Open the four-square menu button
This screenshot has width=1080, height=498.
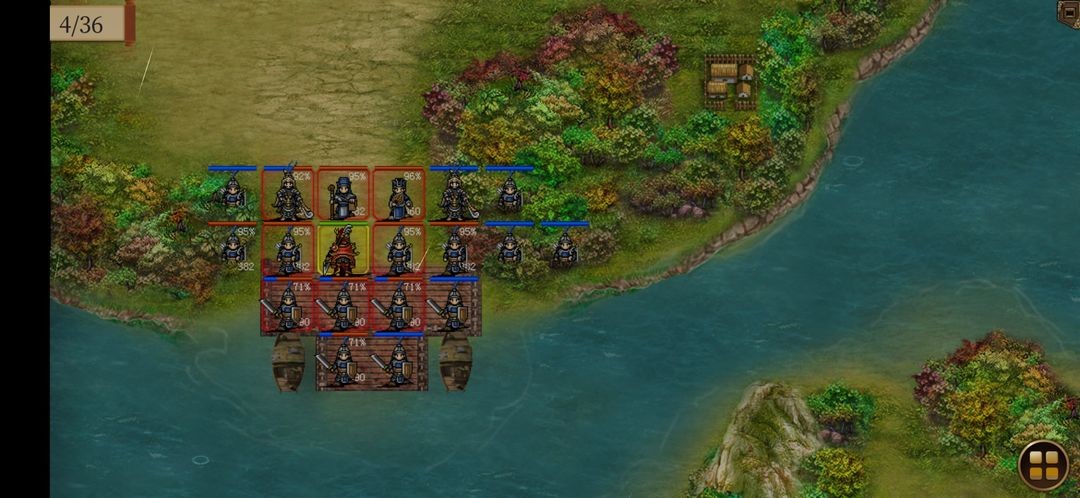1043,465
